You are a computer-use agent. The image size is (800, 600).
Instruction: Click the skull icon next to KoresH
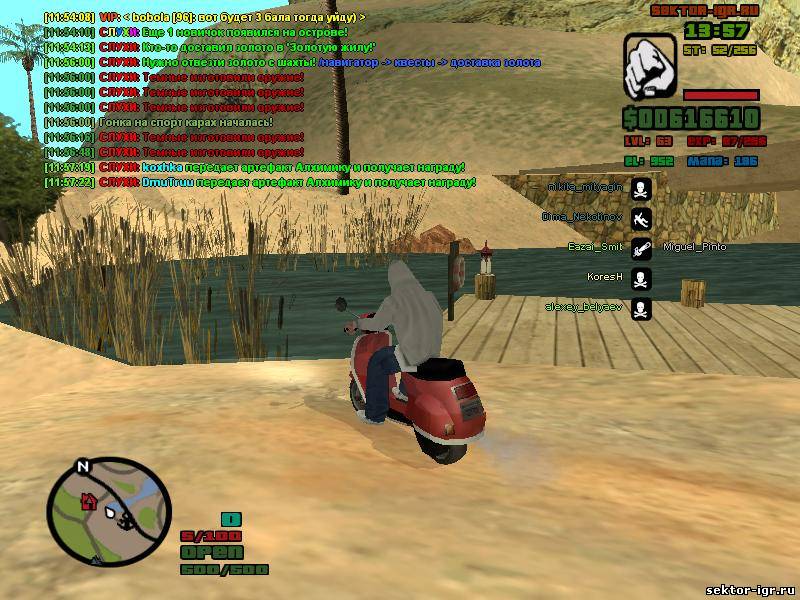click(x=641, y=278)
